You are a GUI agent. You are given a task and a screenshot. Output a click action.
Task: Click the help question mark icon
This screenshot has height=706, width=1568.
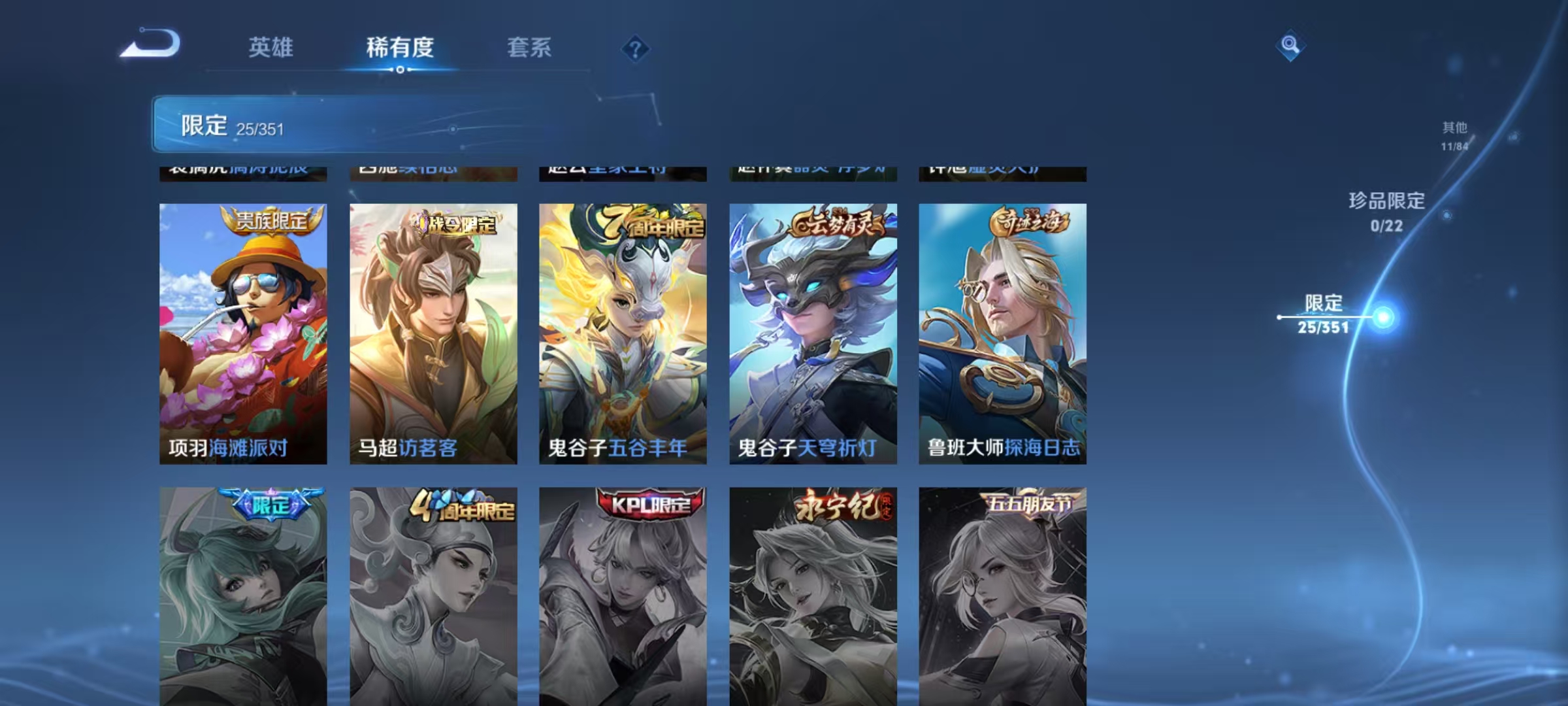638,49
